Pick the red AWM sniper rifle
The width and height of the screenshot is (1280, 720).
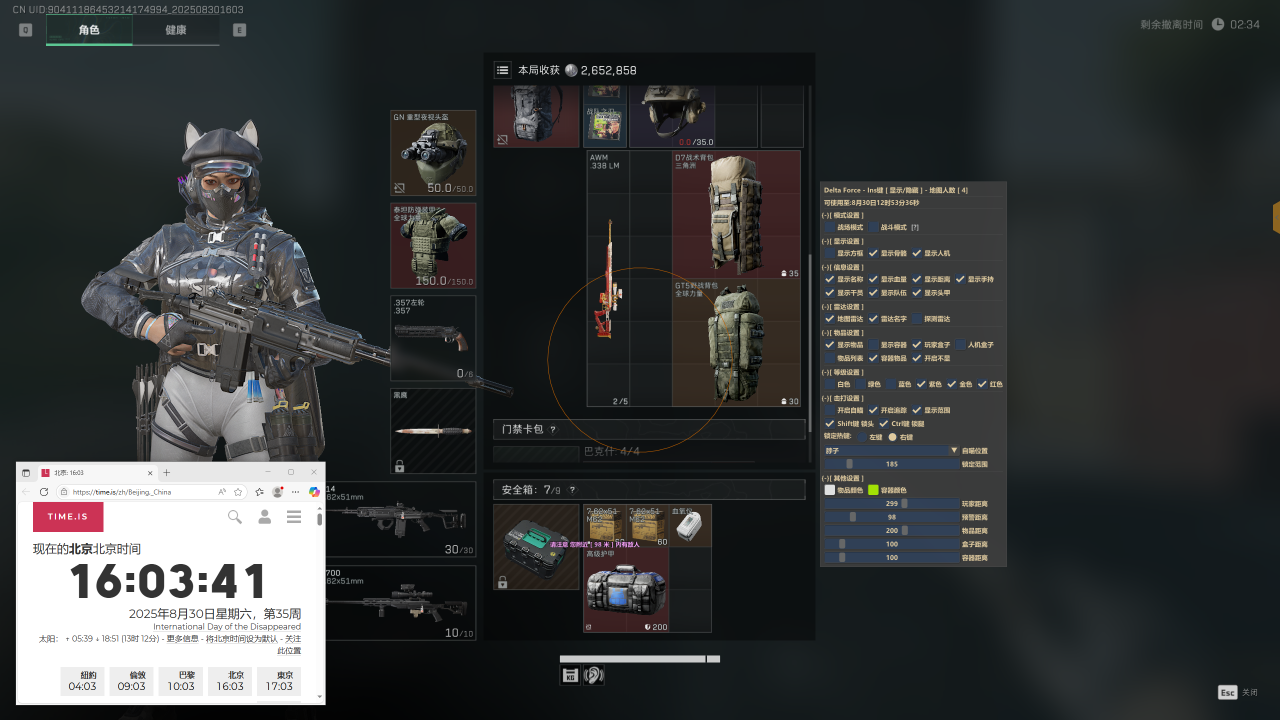click(x=608, y=280)
